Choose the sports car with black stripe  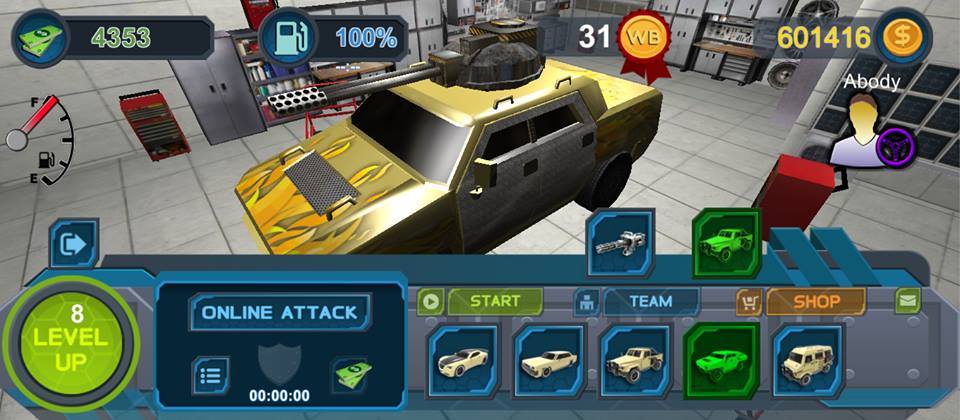(x=462, y=360)
